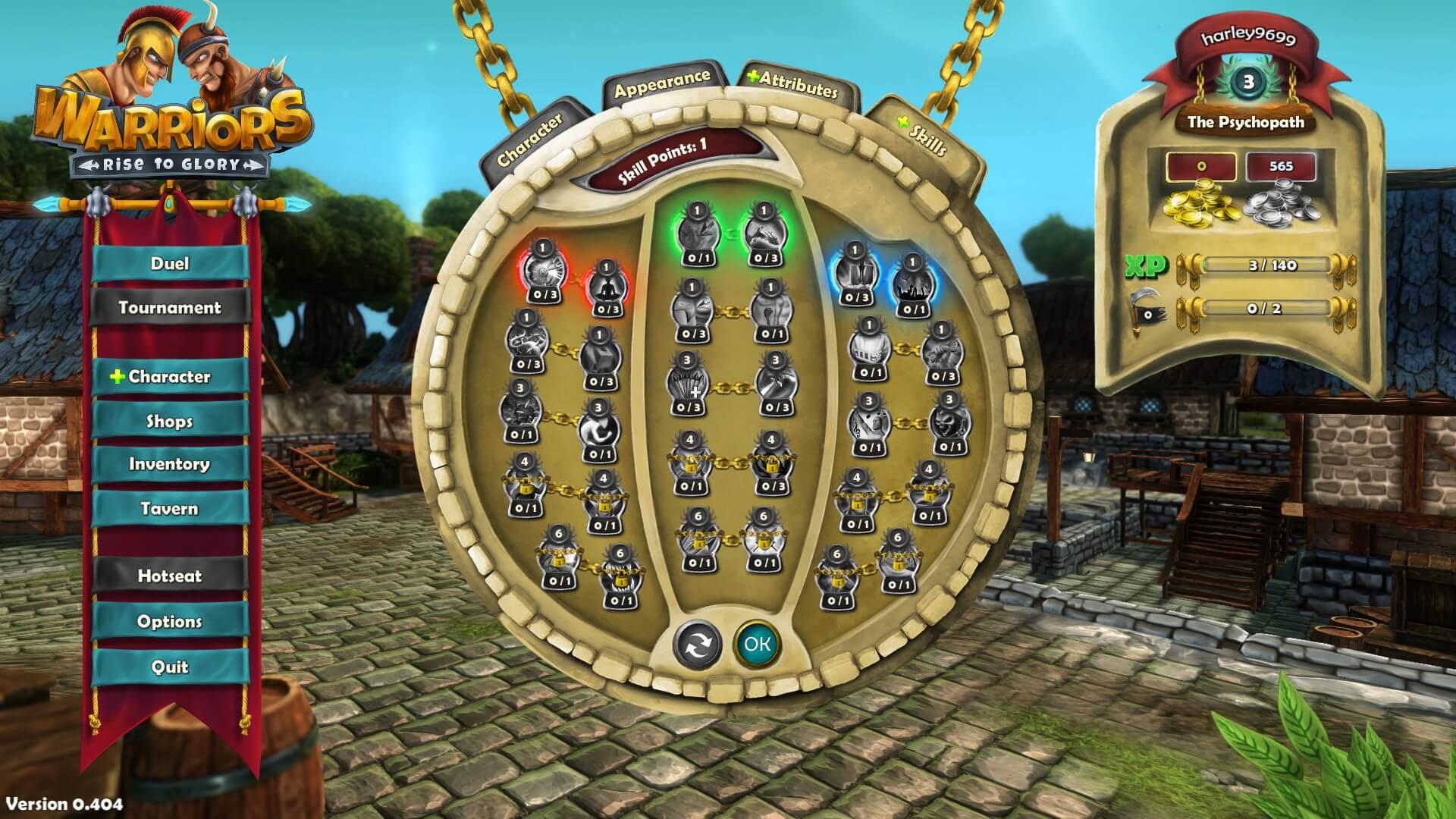
Task: Open the Options menu
Action: pyautogui.click(x=170, y=622)
